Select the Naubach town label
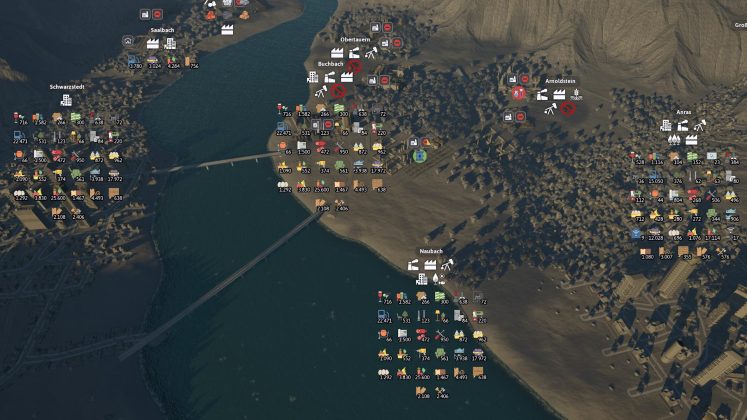This screenshot has height=420, width=747. tap(433, 252)
